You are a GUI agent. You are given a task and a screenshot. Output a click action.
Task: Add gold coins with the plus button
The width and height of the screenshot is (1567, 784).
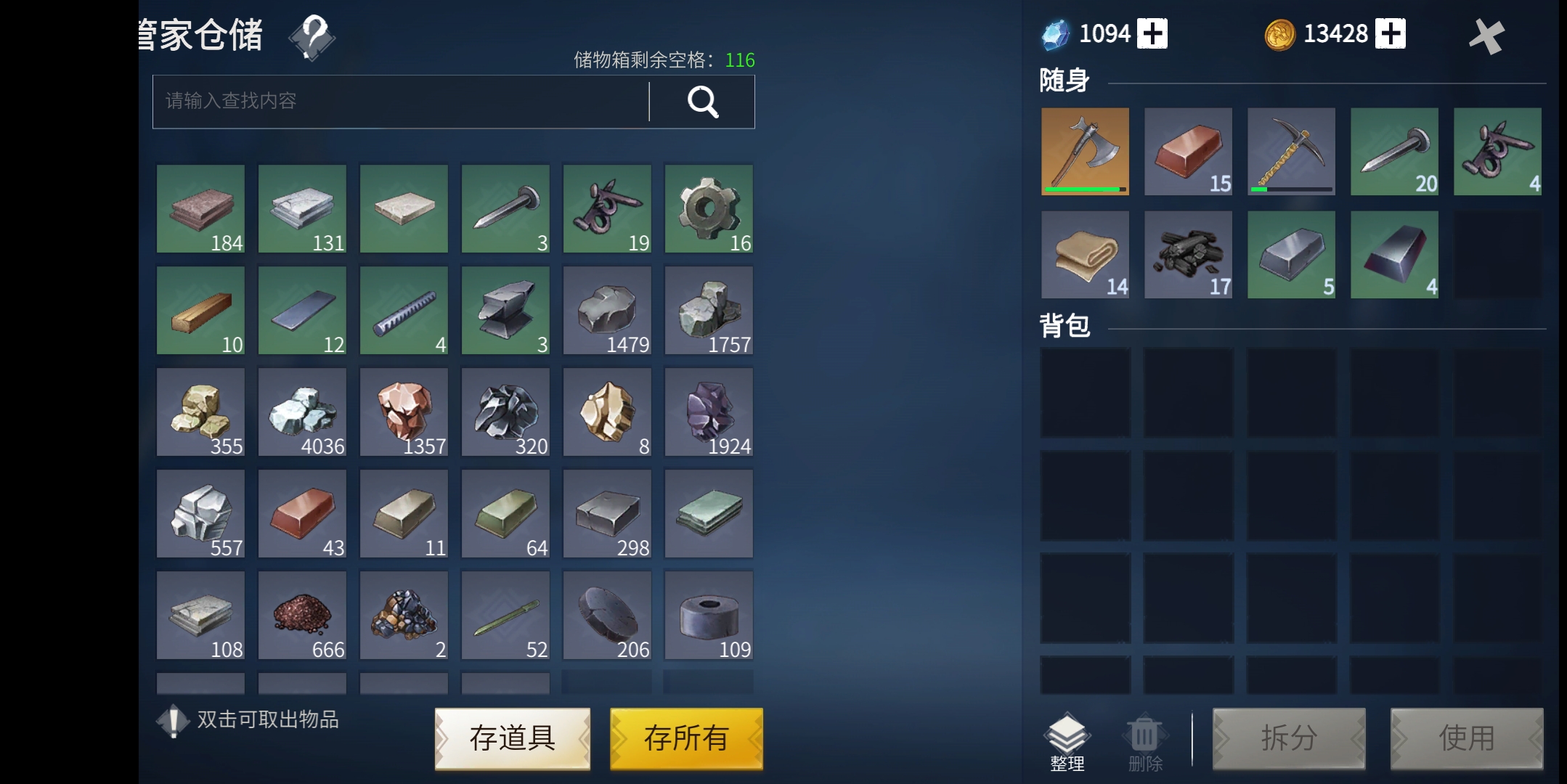(x=1391, y=33)
